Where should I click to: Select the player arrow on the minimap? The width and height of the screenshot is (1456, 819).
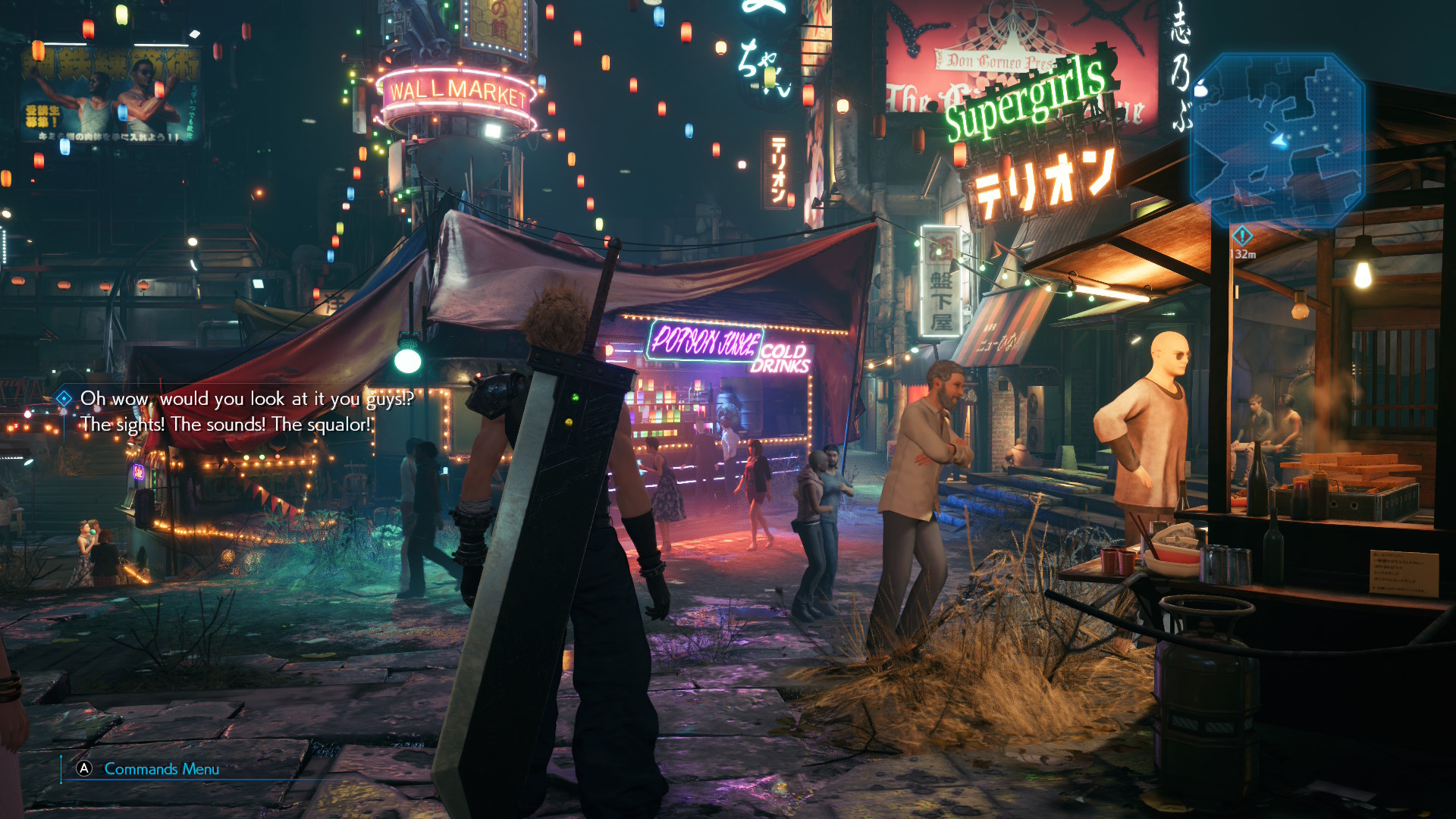tap(1277, 141)
